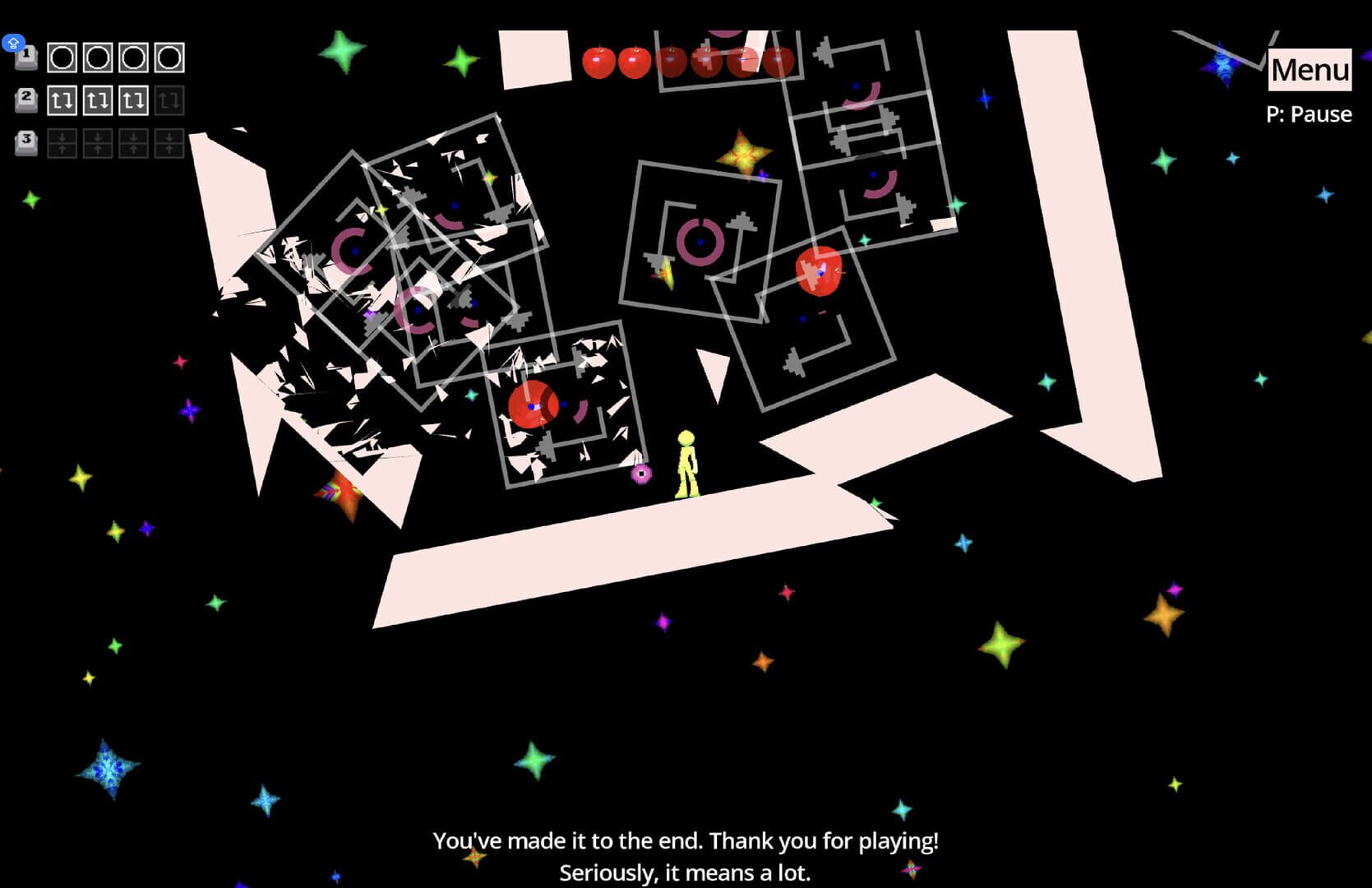Select the first circle ability icon
The width and height of the screenshot is (1372, 888).
61,58
